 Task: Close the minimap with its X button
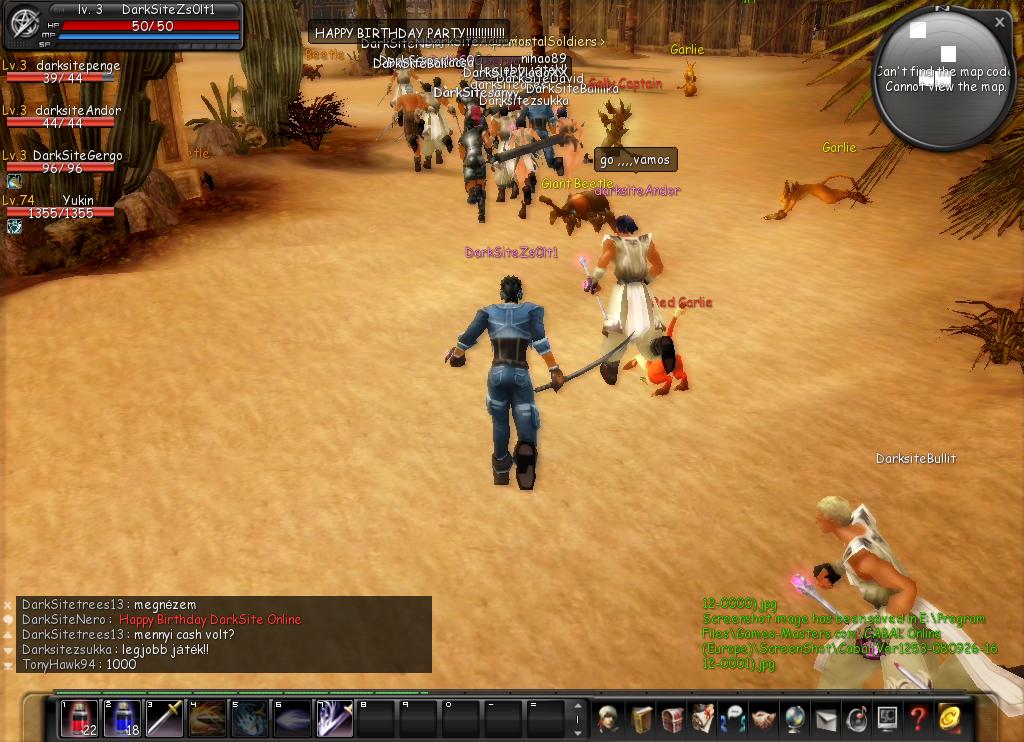pyautogui.click(x=999, y=21)
